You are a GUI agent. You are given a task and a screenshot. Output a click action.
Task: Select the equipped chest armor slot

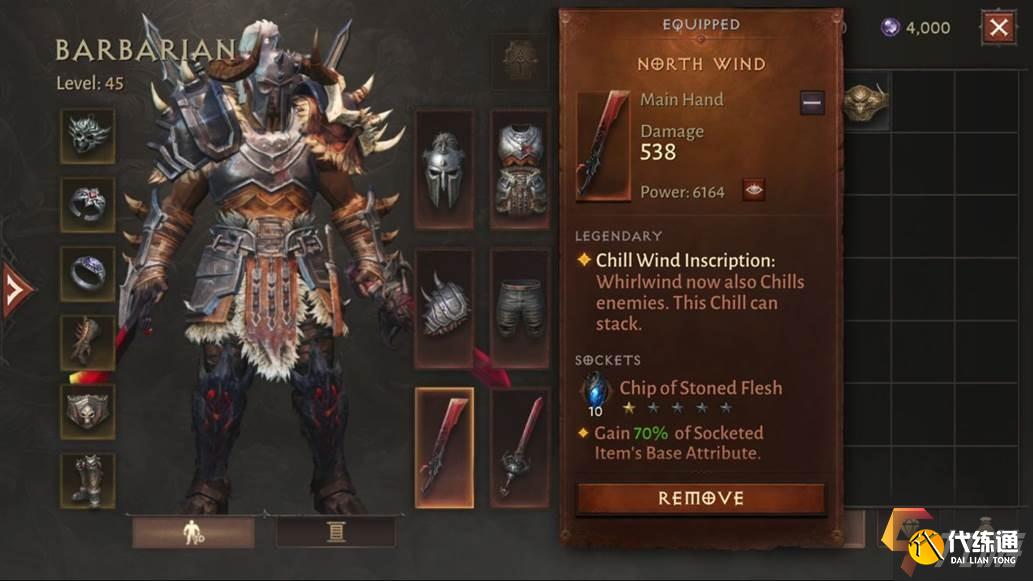click(519, 170)
